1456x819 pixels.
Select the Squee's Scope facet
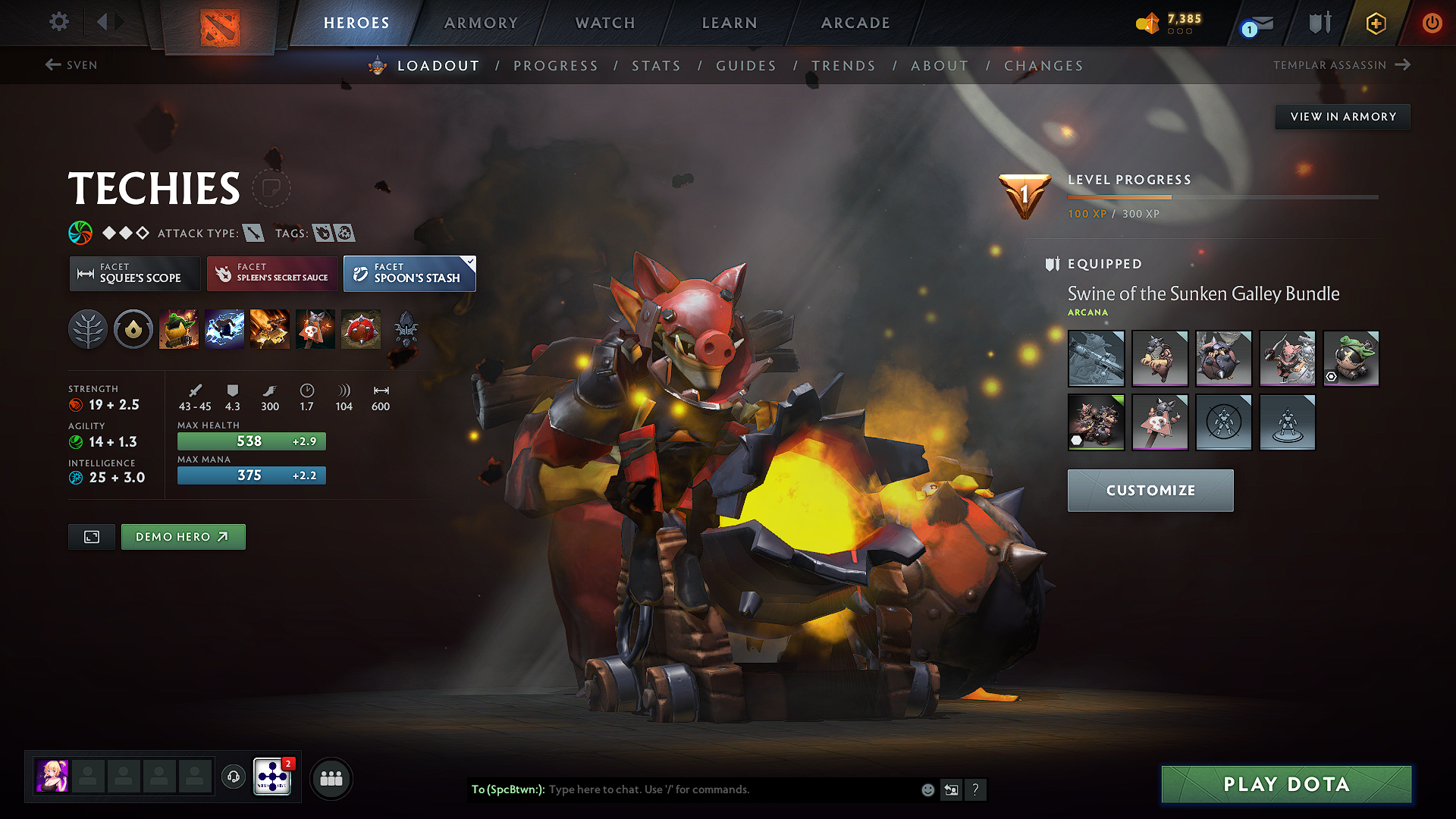click(134, 274)
